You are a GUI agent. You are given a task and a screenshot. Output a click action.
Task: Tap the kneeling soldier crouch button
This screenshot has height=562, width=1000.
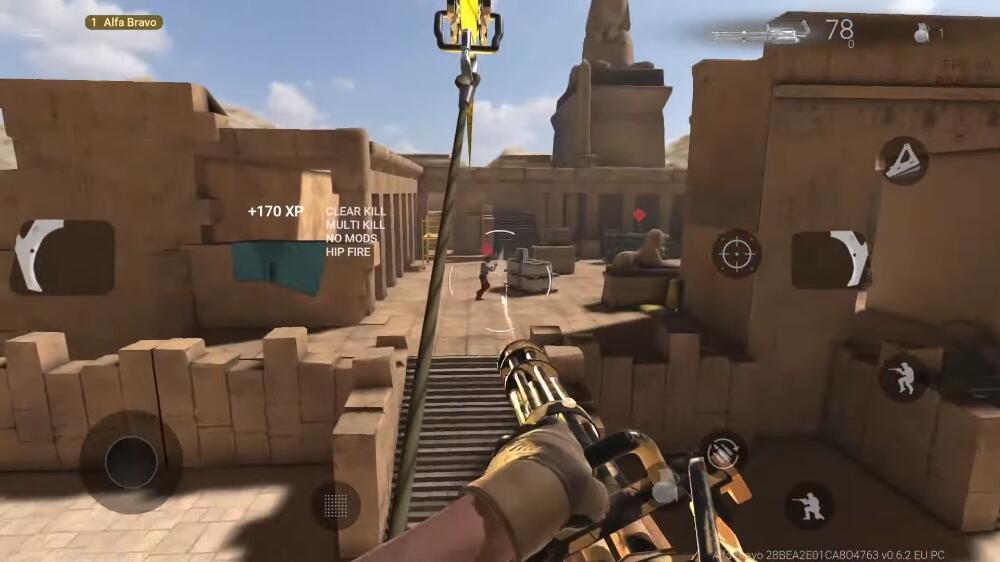(903, 377)
